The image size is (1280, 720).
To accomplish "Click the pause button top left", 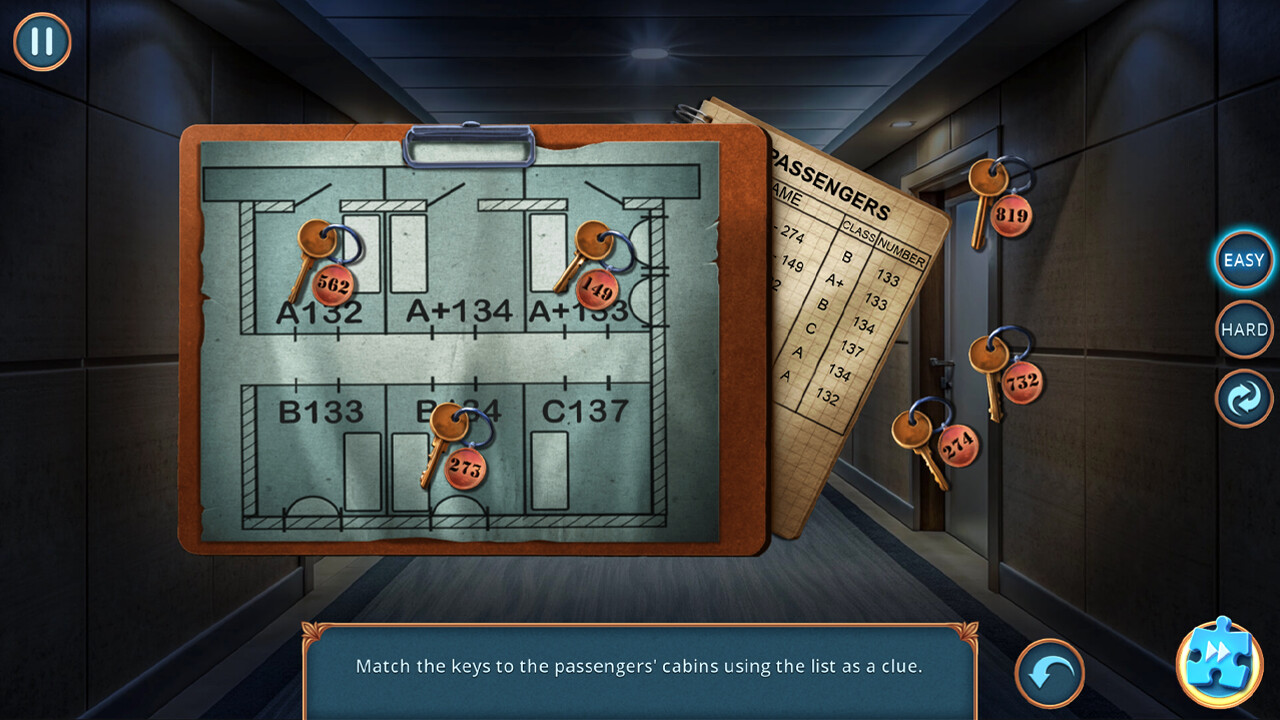I will point(42,42).
